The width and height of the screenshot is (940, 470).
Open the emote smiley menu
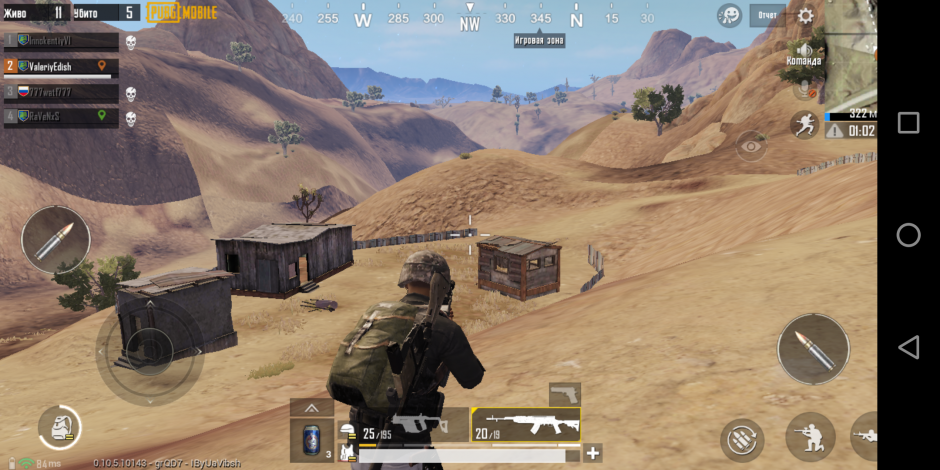730,15
